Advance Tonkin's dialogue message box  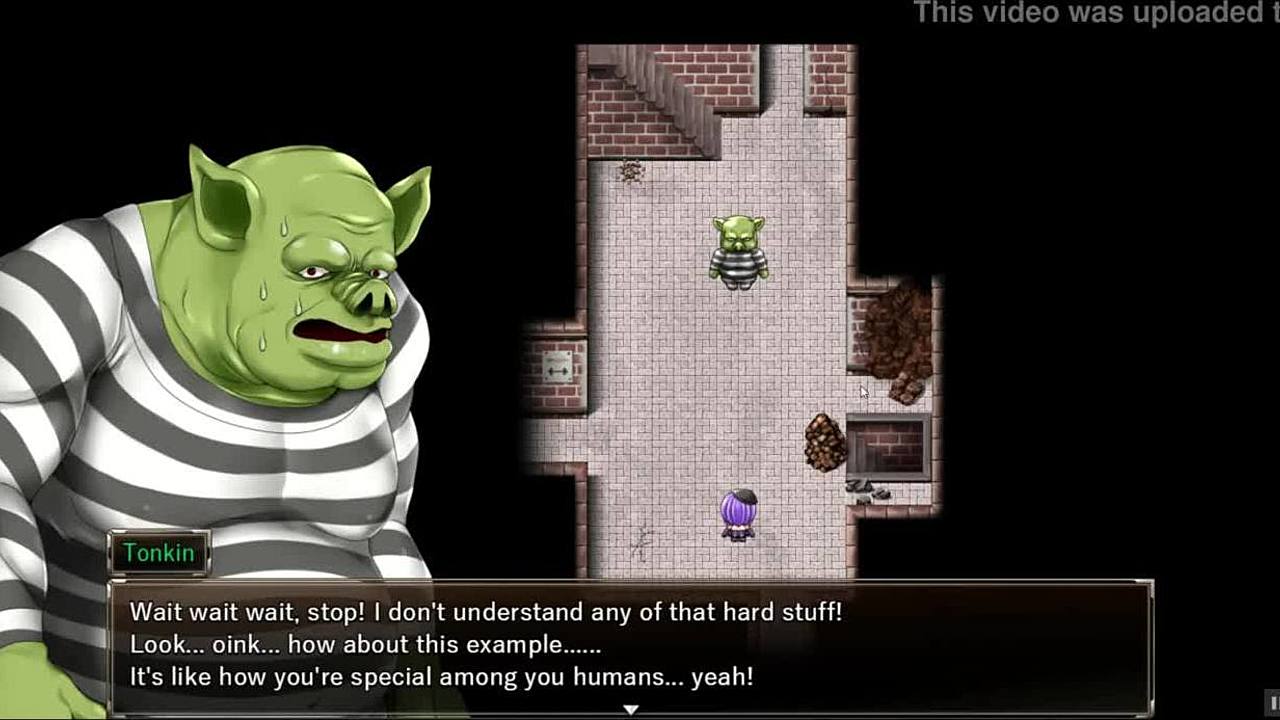pos(630,644)
